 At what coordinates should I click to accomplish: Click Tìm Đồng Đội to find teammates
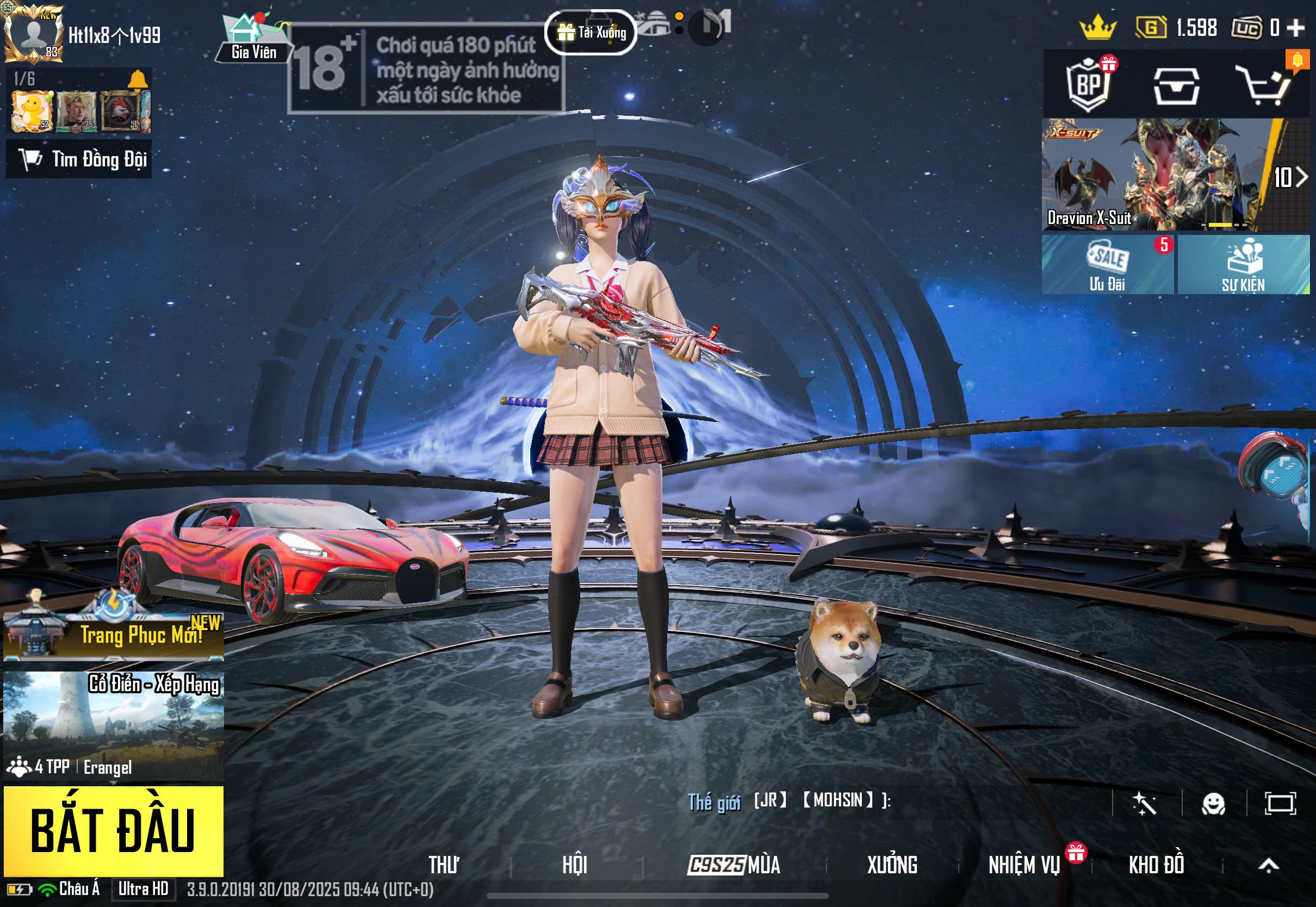[x=79, y=159]
